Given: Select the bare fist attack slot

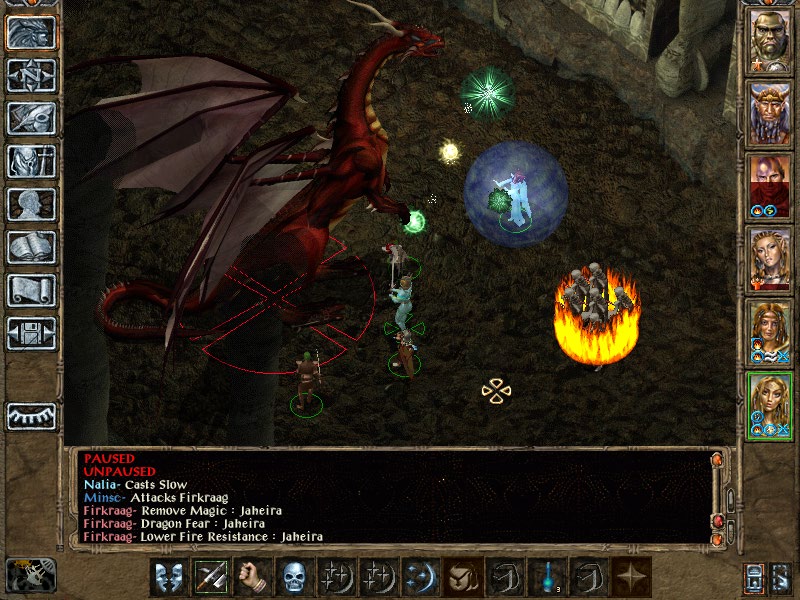Looking at the screenshot, I should (x=254, y=577).
